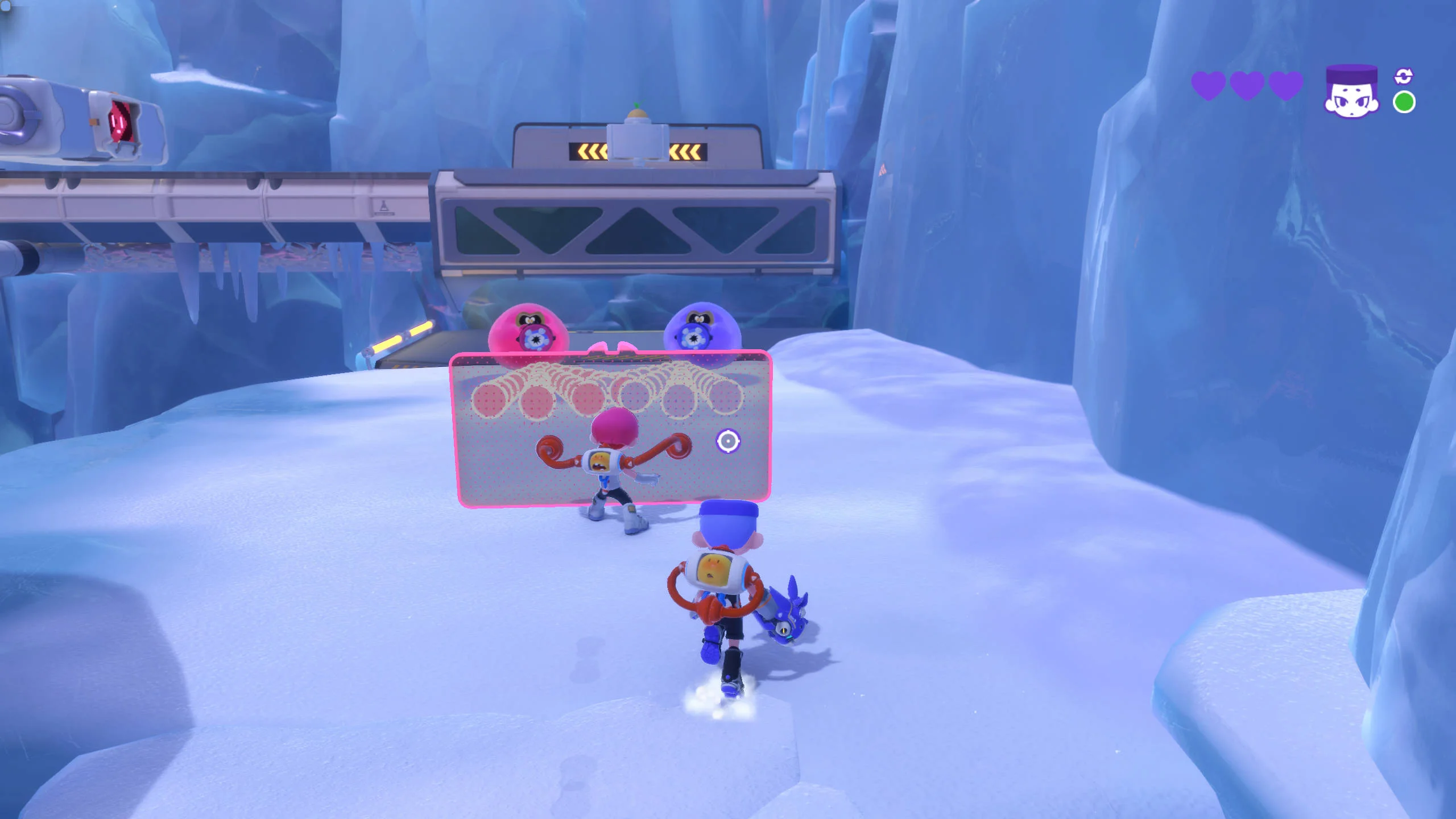1456x819 pixels.
Task: Click the green circle status indicator
Action: coord(1404,102)
